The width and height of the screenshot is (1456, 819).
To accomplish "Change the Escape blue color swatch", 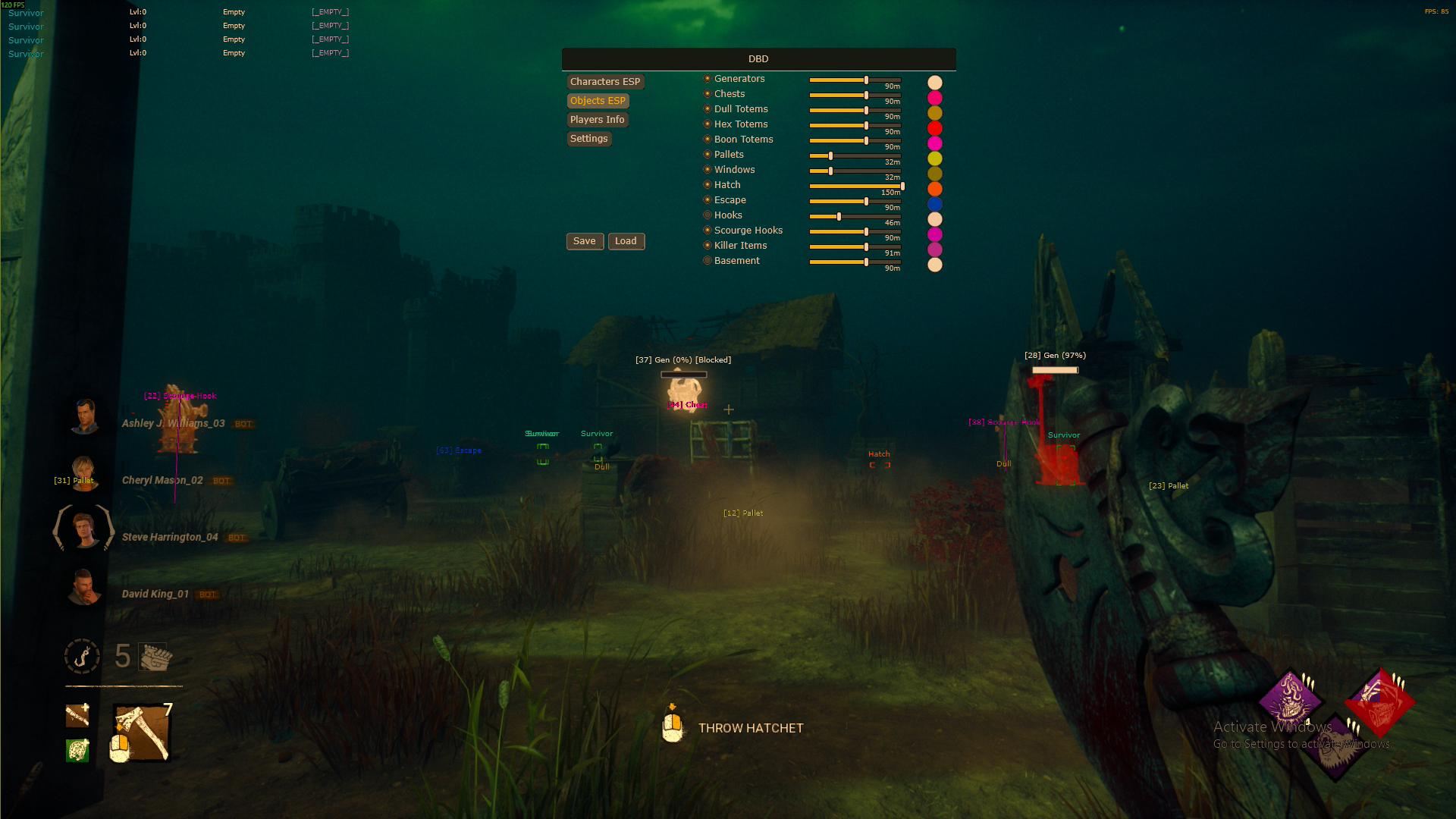I will (935, 204).
